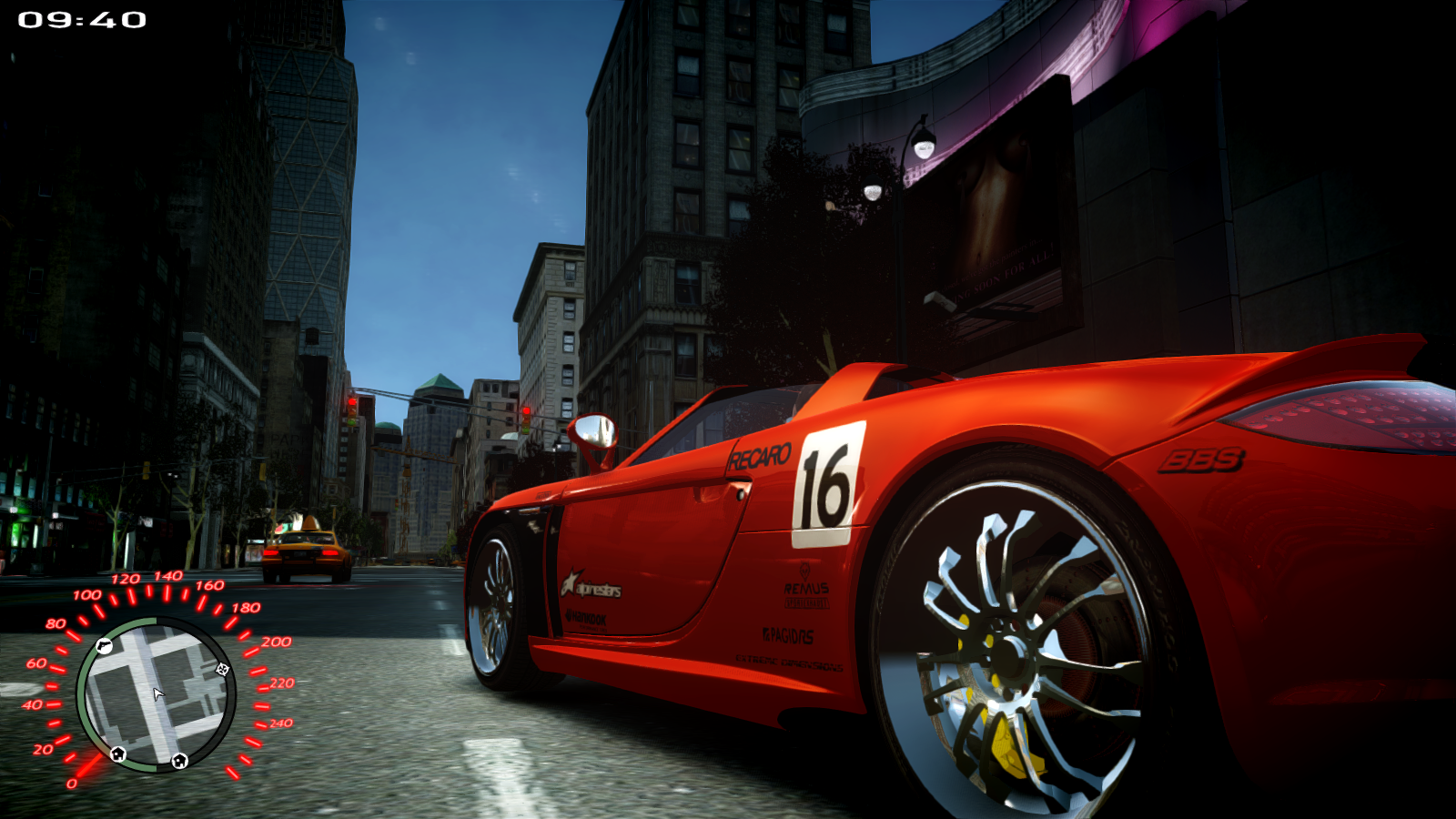The width and height of the screenshot is (1456, 819).
Task: Select the Pagid RS decal text
Action: click(788, 635)
